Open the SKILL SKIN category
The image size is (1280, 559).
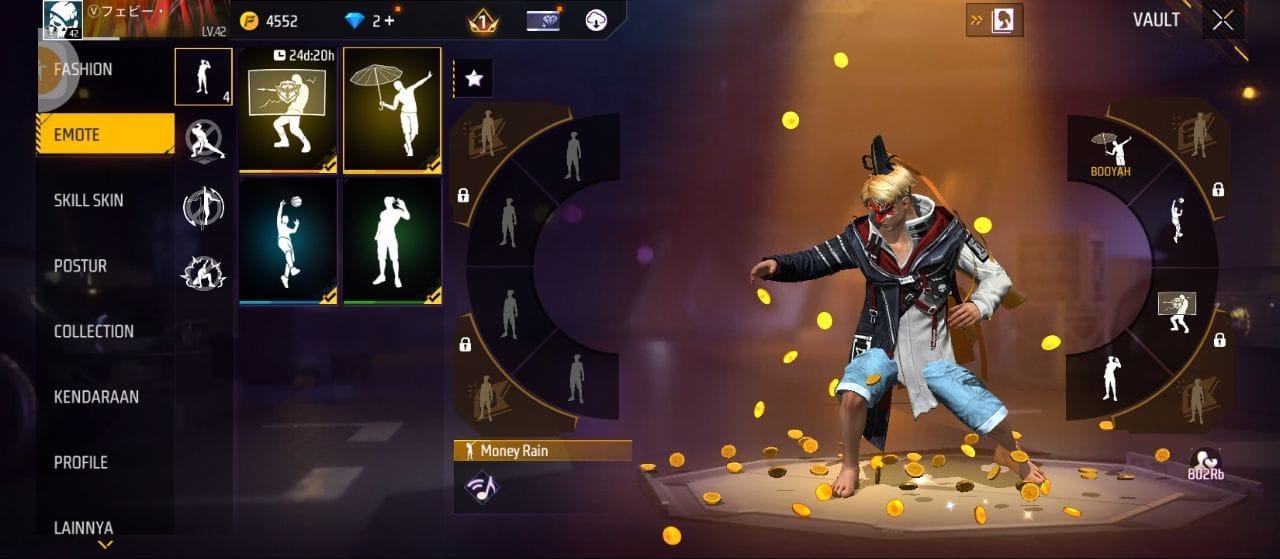89,200
